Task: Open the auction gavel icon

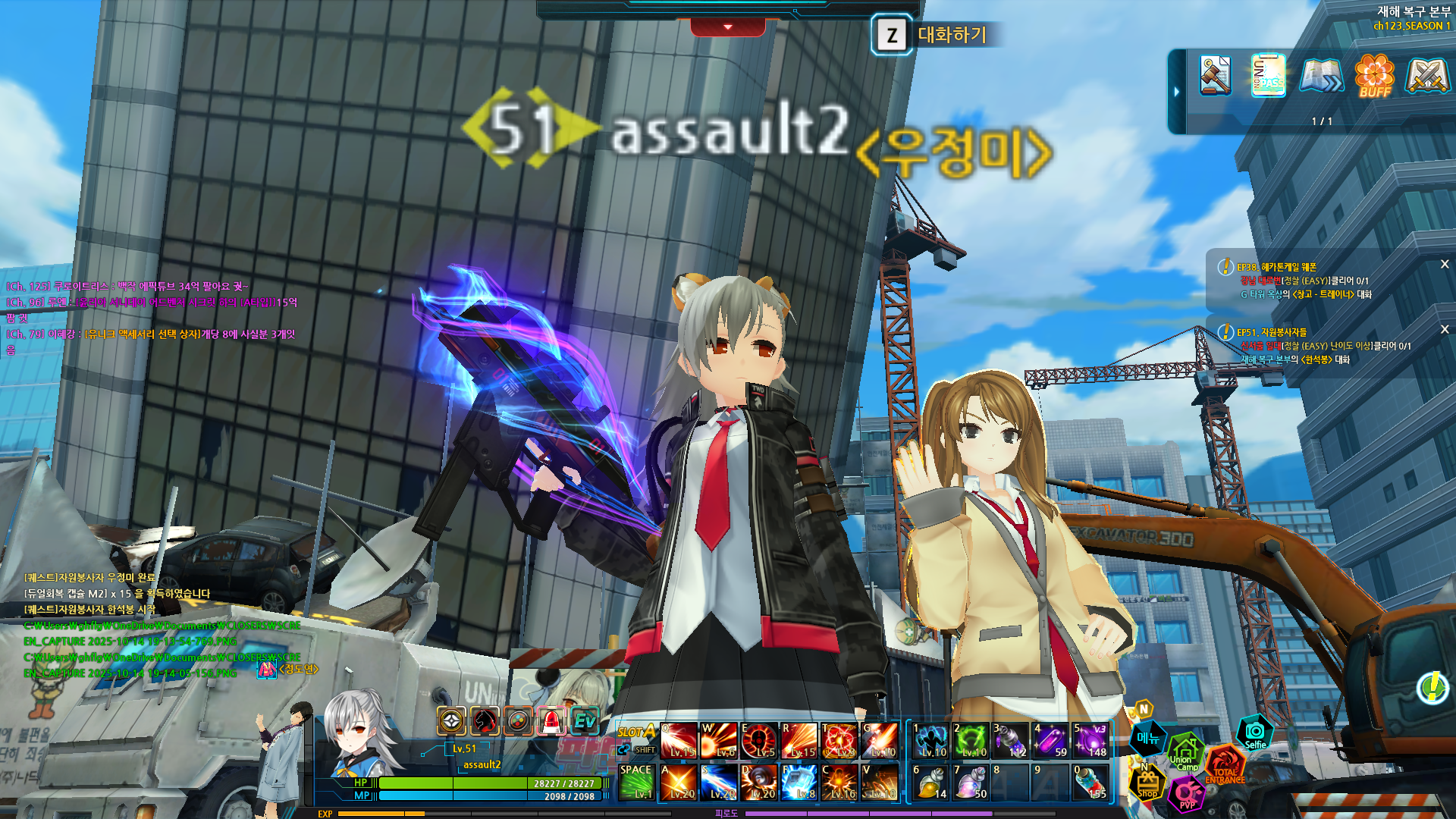Action: [1216, 75]
